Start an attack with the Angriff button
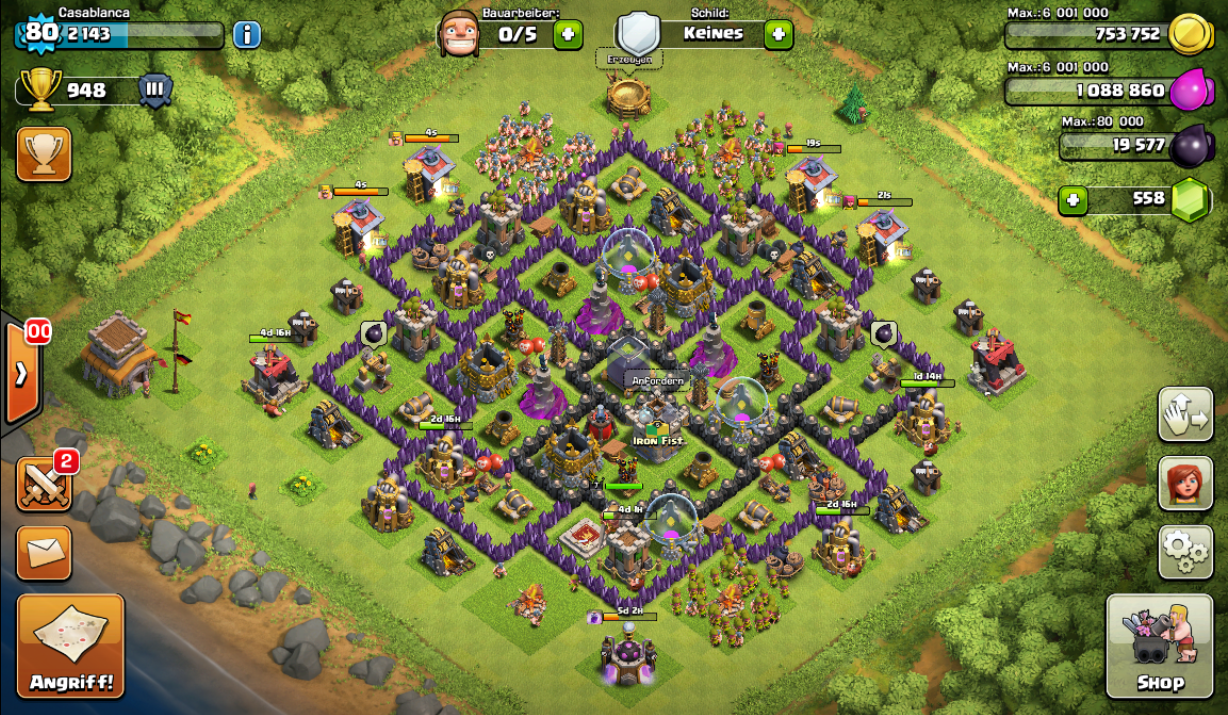Image resolution: width=1228 pixels, height=715 pixels. (71, 646)
